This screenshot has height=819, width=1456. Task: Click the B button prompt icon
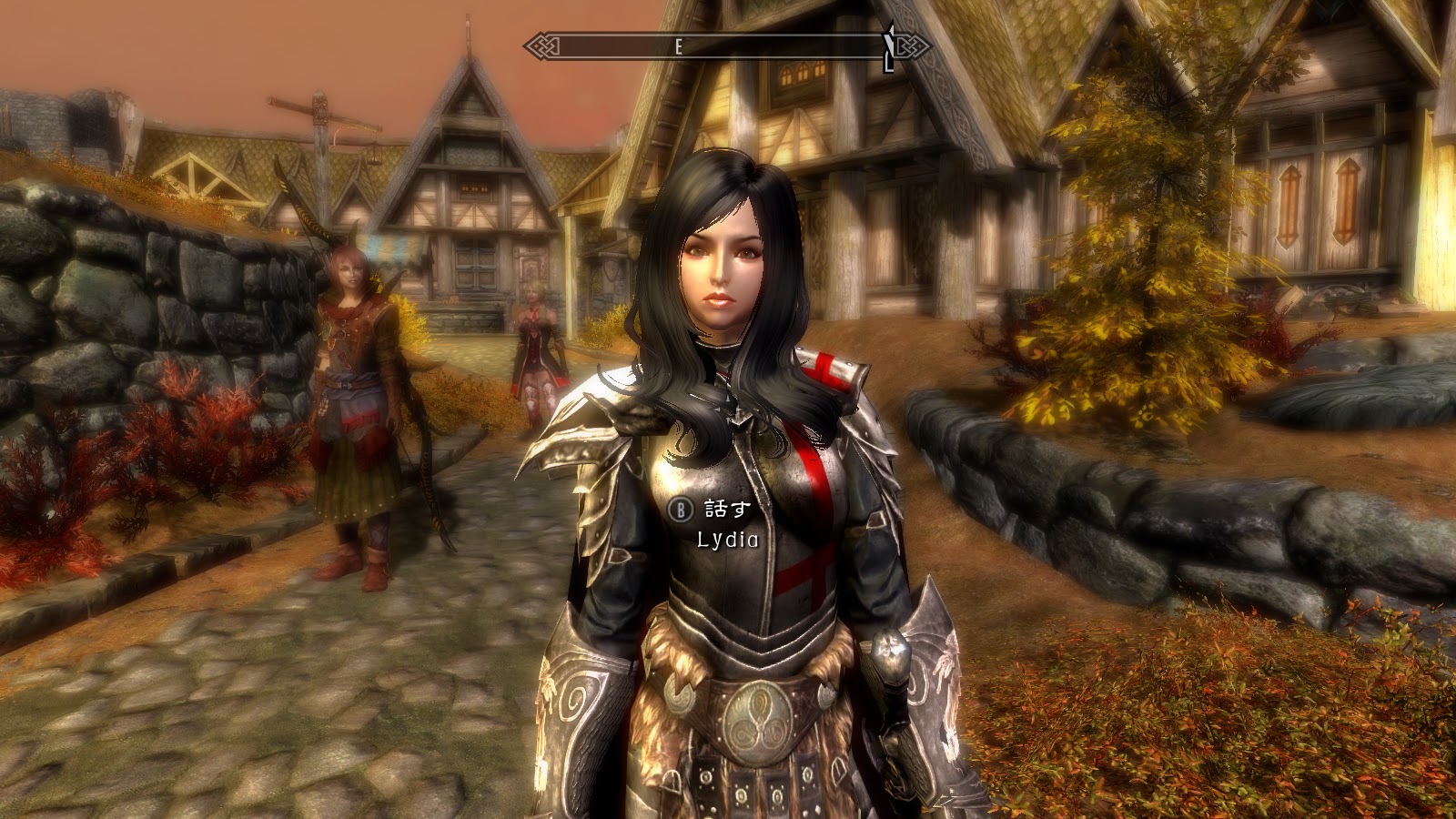coord(681,508)
